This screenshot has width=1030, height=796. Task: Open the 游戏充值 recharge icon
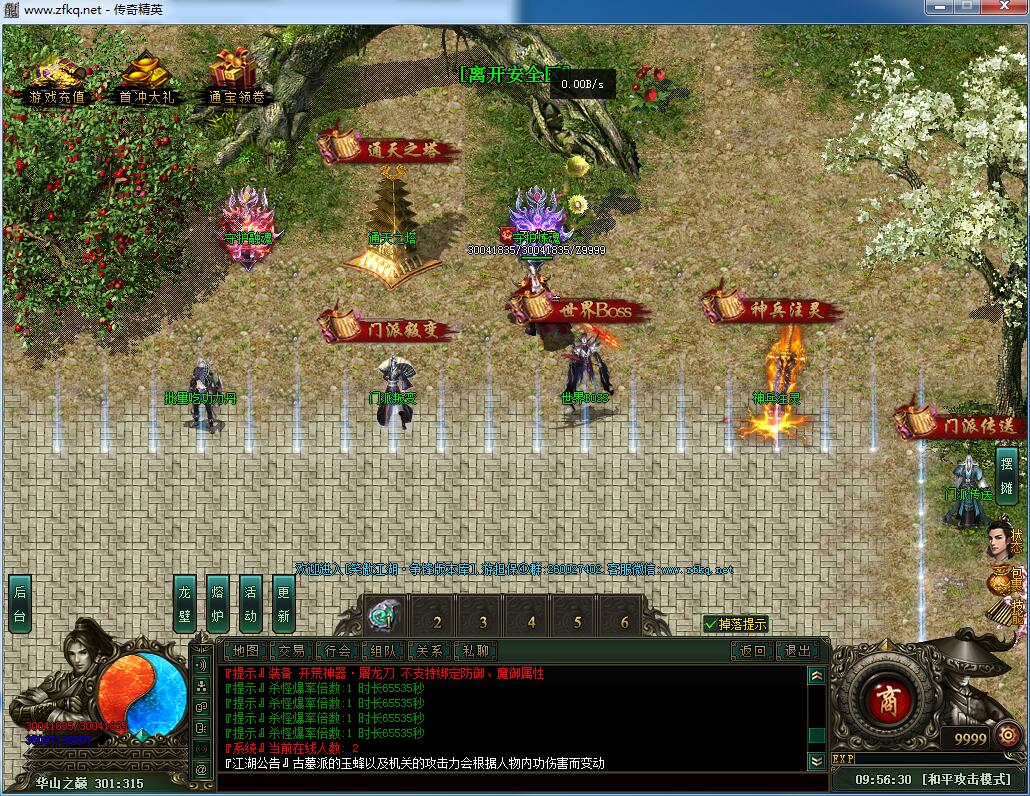click(x=57, y=80)
